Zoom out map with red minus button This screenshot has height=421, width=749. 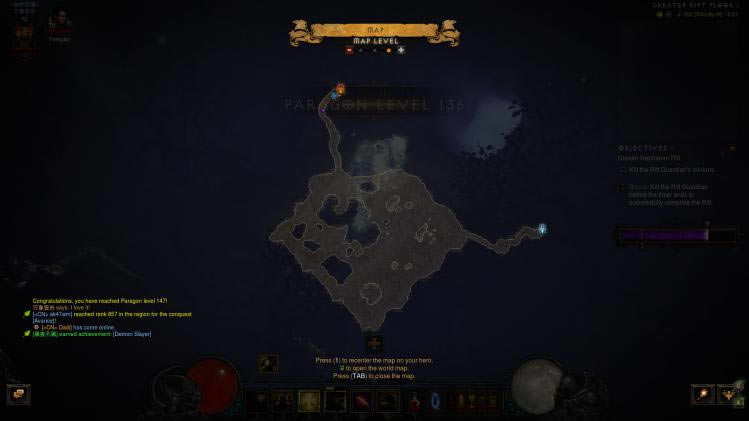click(349, 50)
